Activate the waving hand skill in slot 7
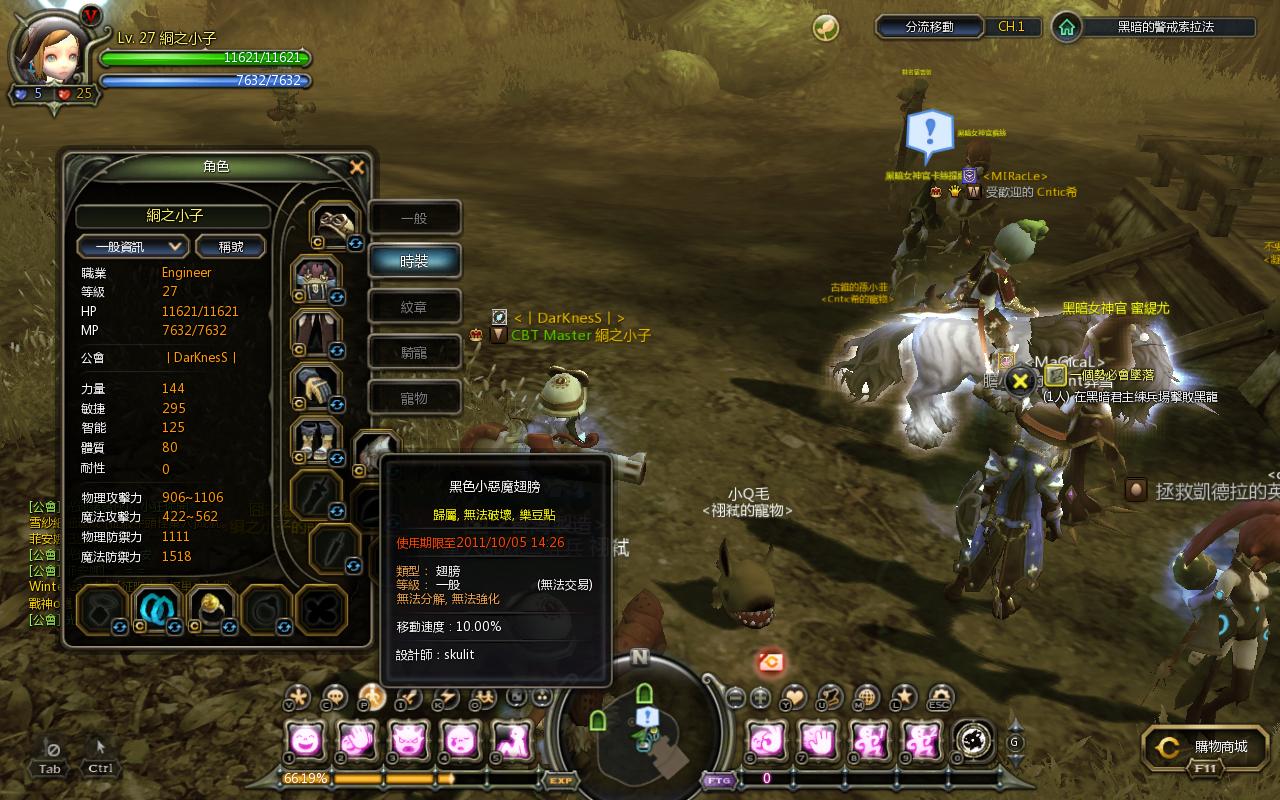The height and width of the screenshot is (800, 1280). pyautogui.click(x=817, y=741)
